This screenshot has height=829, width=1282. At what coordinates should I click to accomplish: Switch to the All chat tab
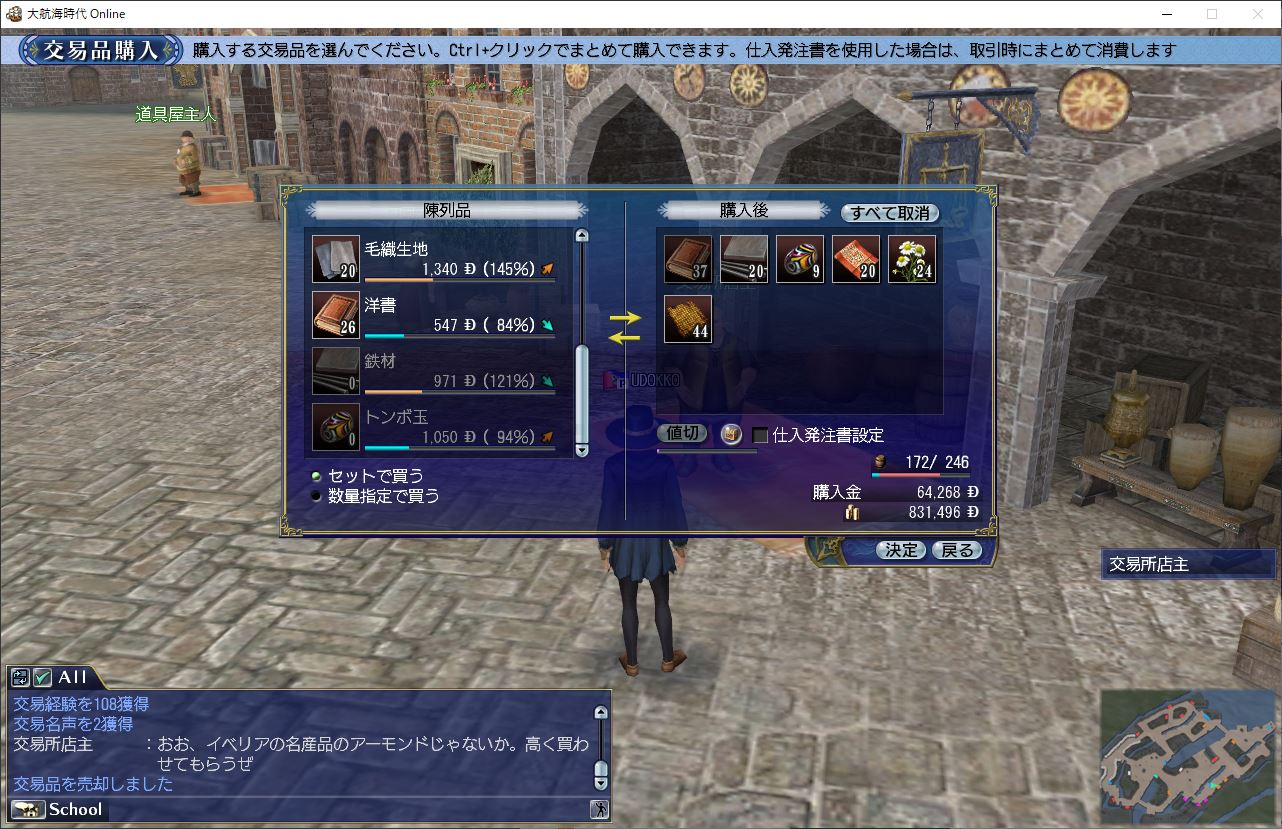(70, 677)
